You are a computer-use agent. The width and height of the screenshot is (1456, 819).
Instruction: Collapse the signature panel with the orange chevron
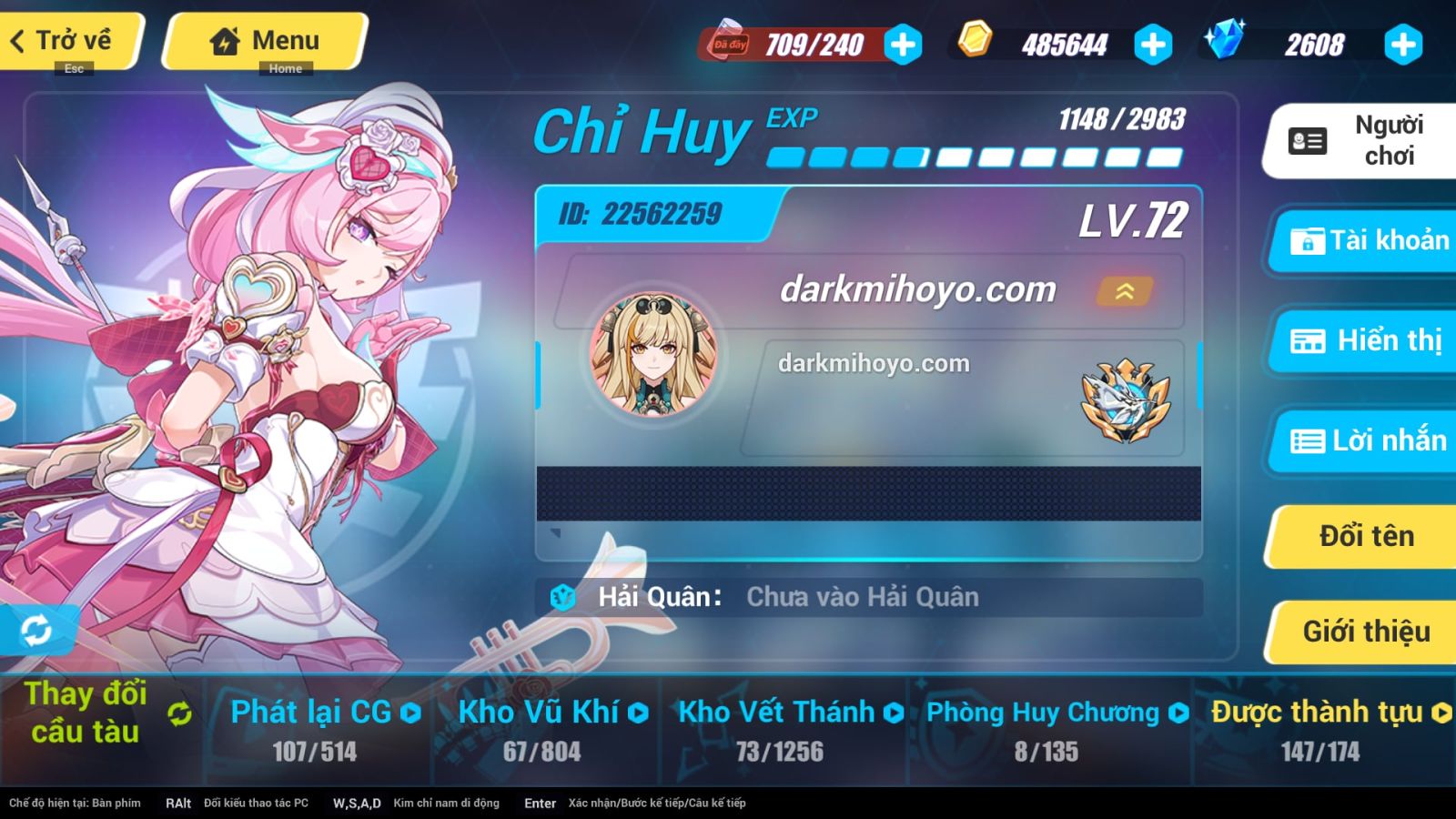(x=1124, y=292)
